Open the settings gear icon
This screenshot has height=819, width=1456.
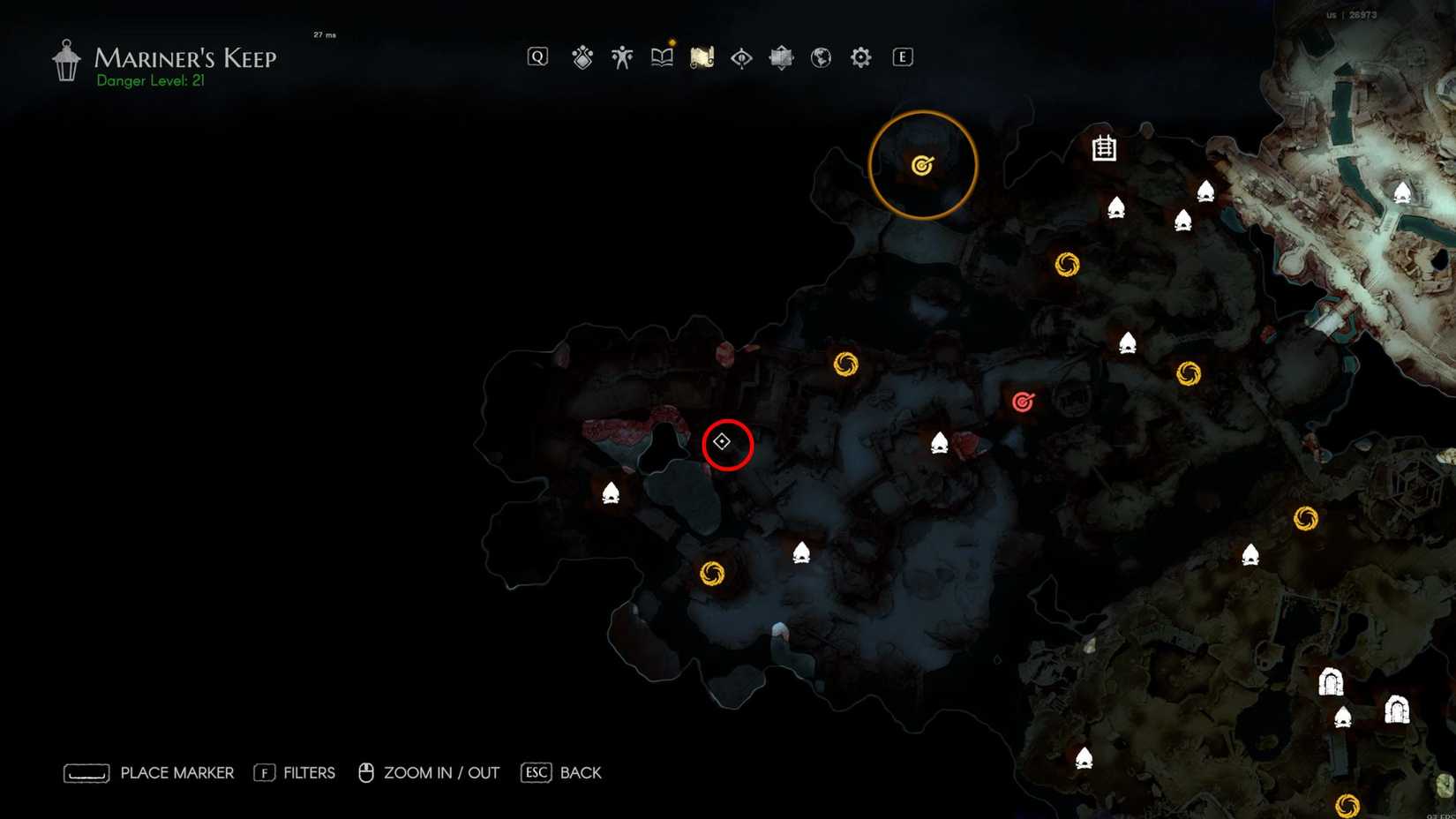click(x=859, y=56)
